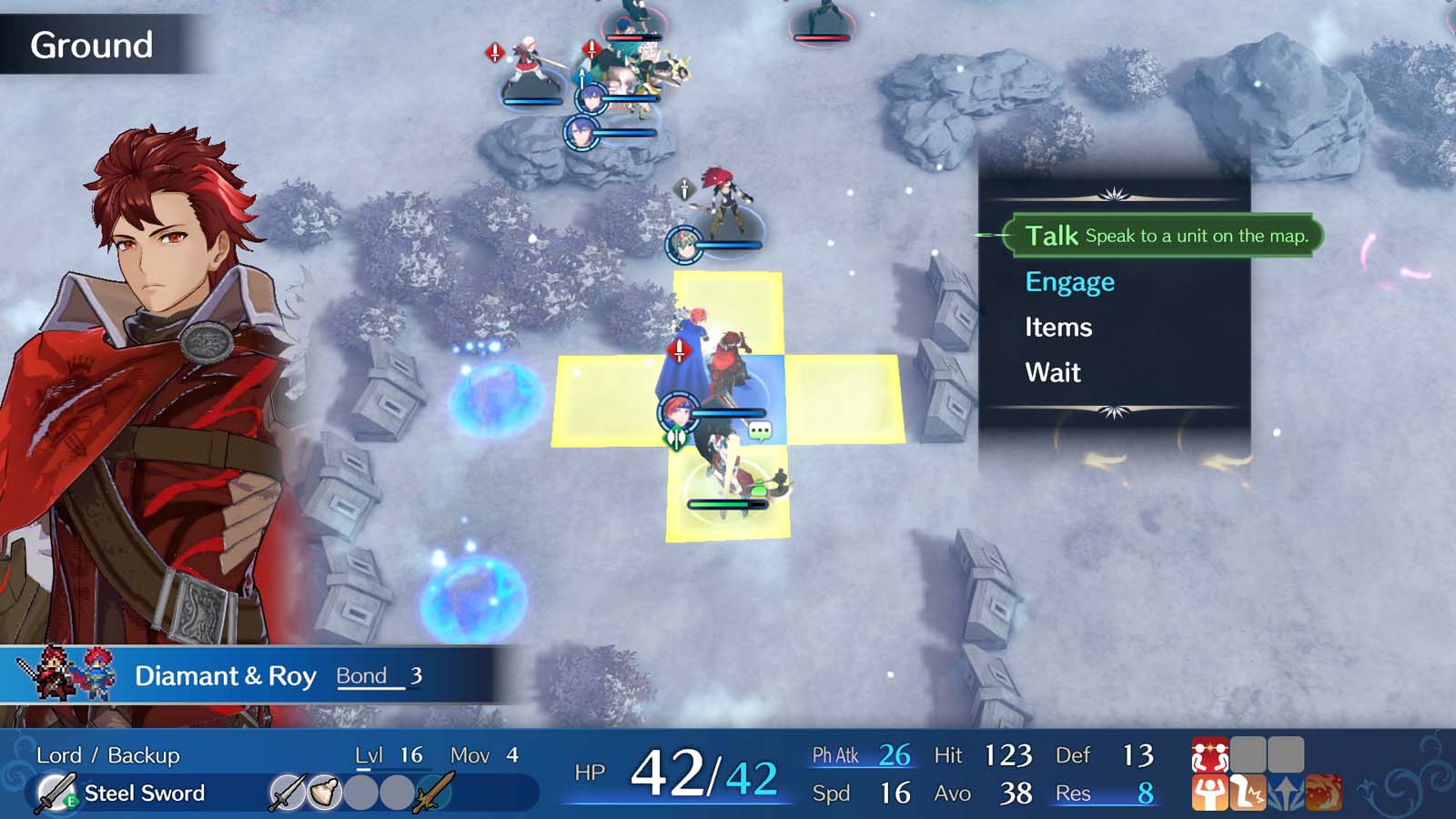The image size is (1456, 819).
Task: Click the green chat bubble above the ally
Action: 758,430
